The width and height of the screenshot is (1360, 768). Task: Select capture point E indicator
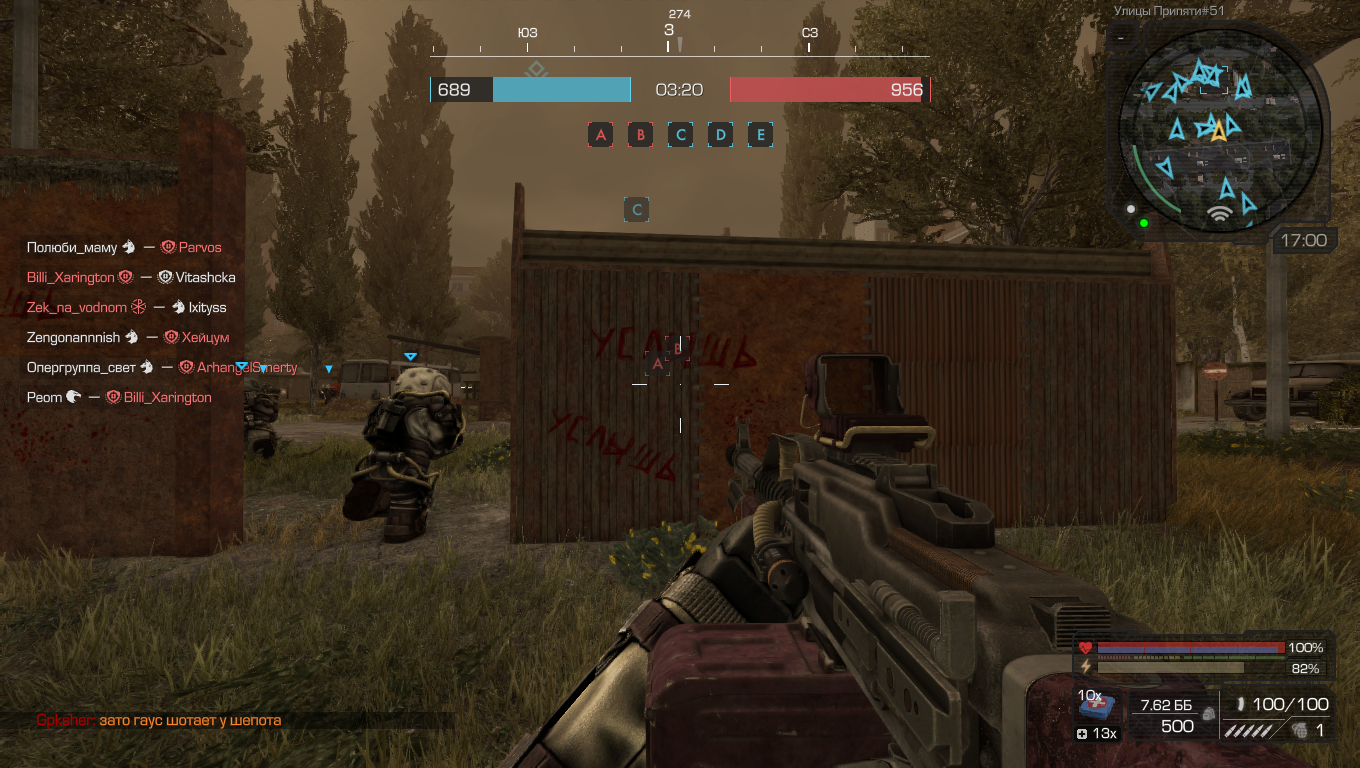[x=761, y=135]
